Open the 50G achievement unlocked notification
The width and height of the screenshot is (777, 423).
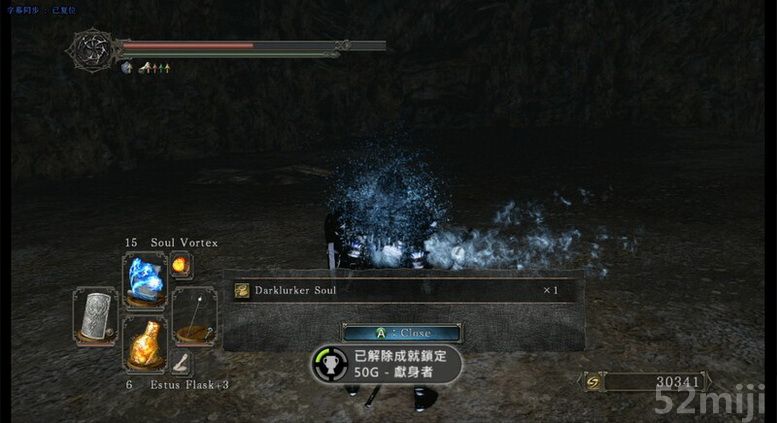388,365
